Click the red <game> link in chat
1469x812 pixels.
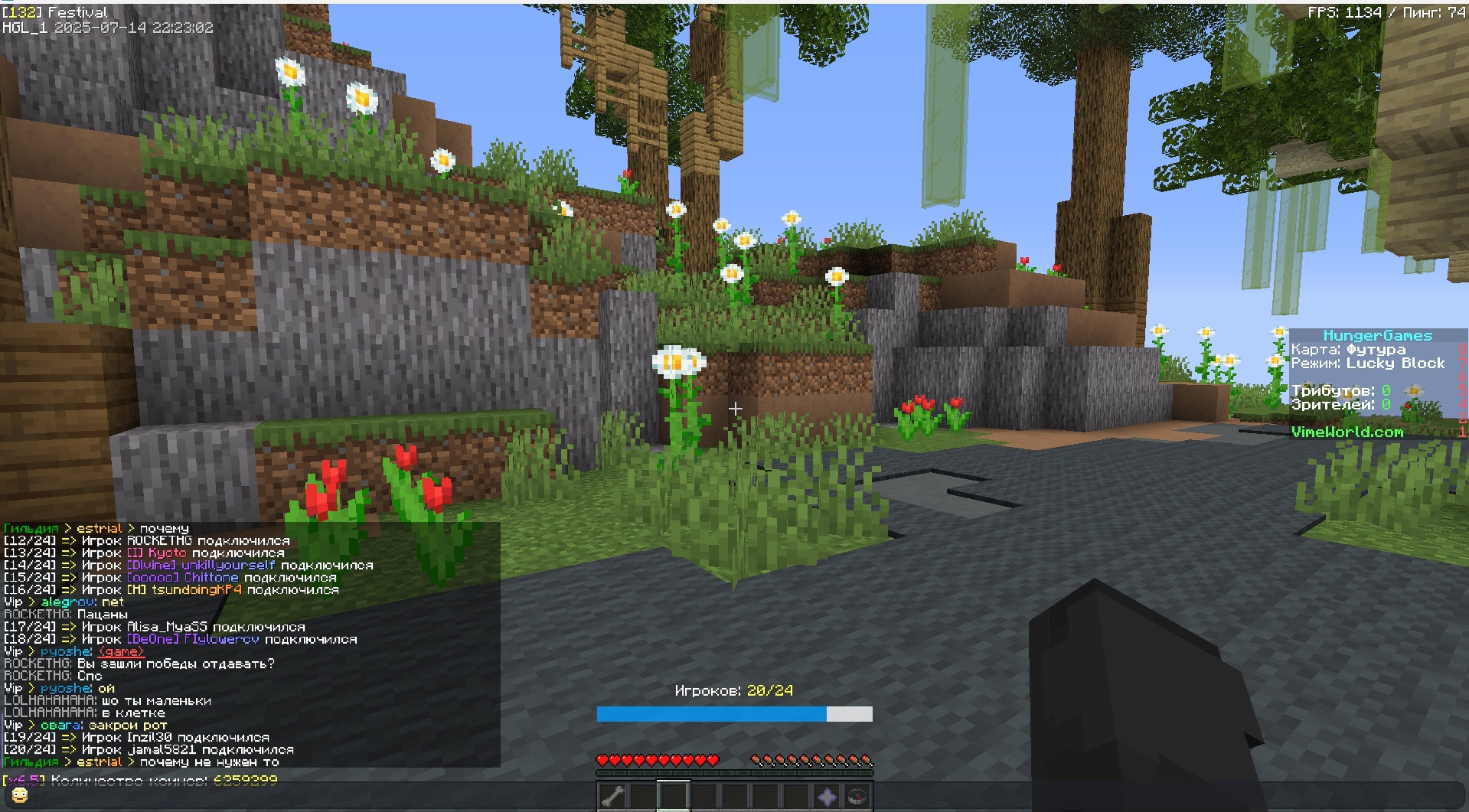pos(121,651)
